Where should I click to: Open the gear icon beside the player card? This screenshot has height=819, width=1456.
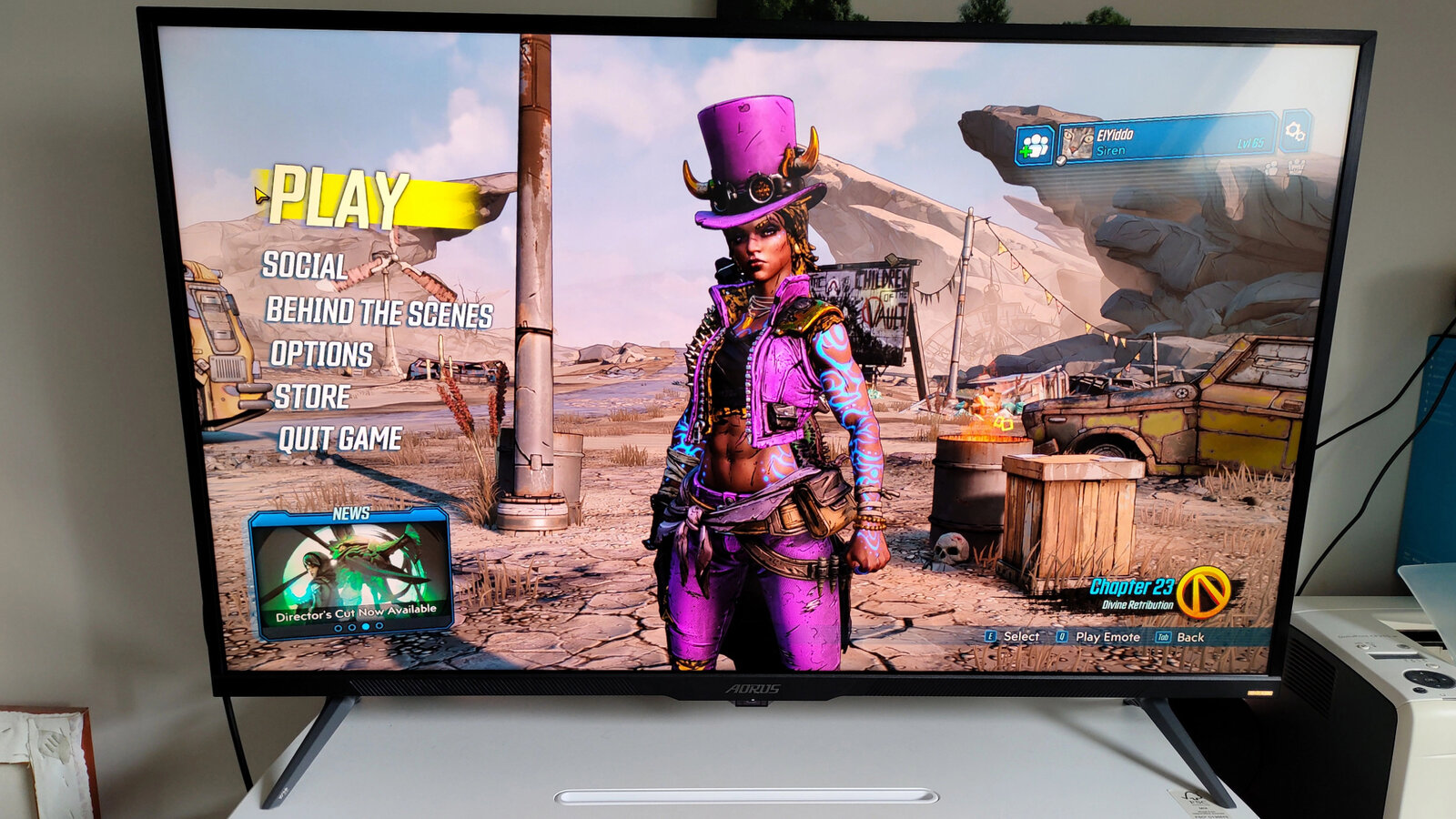1296,132
